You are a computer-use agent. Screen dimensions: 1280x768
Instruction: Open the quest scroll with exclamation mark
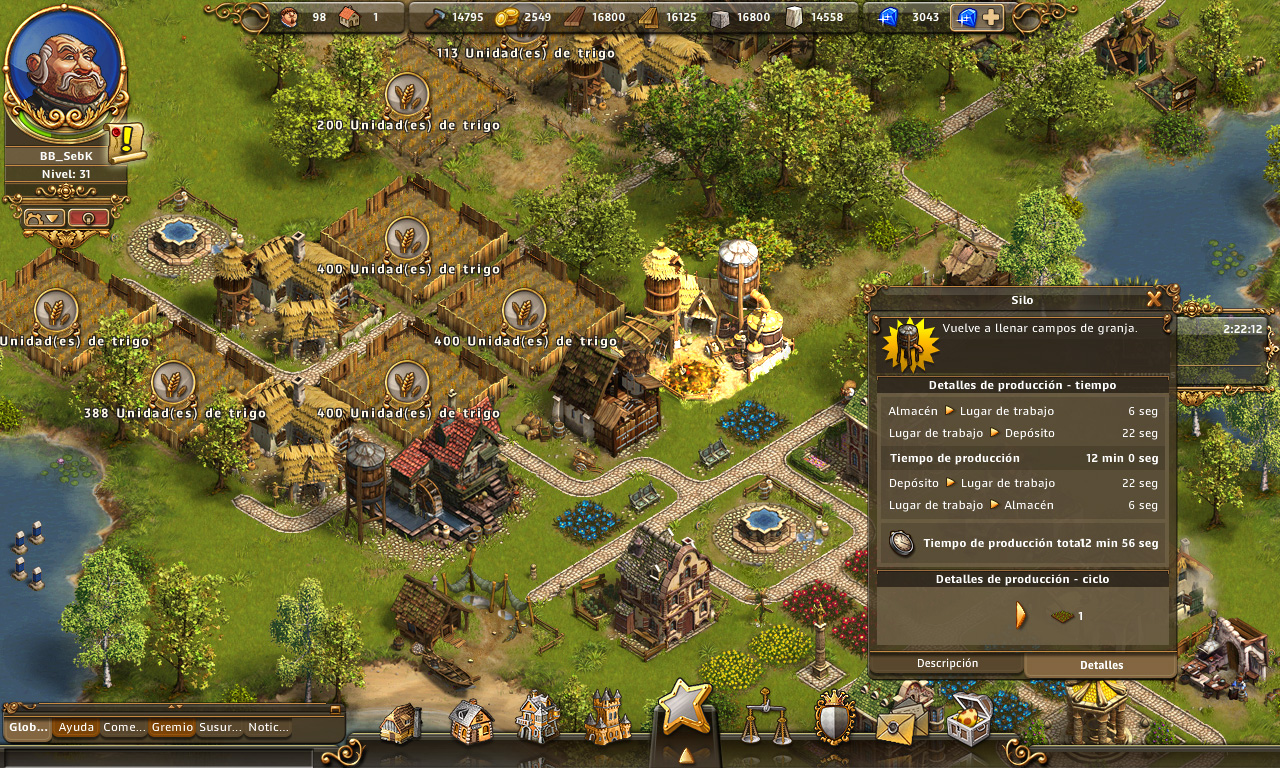[x=126, y=142]
